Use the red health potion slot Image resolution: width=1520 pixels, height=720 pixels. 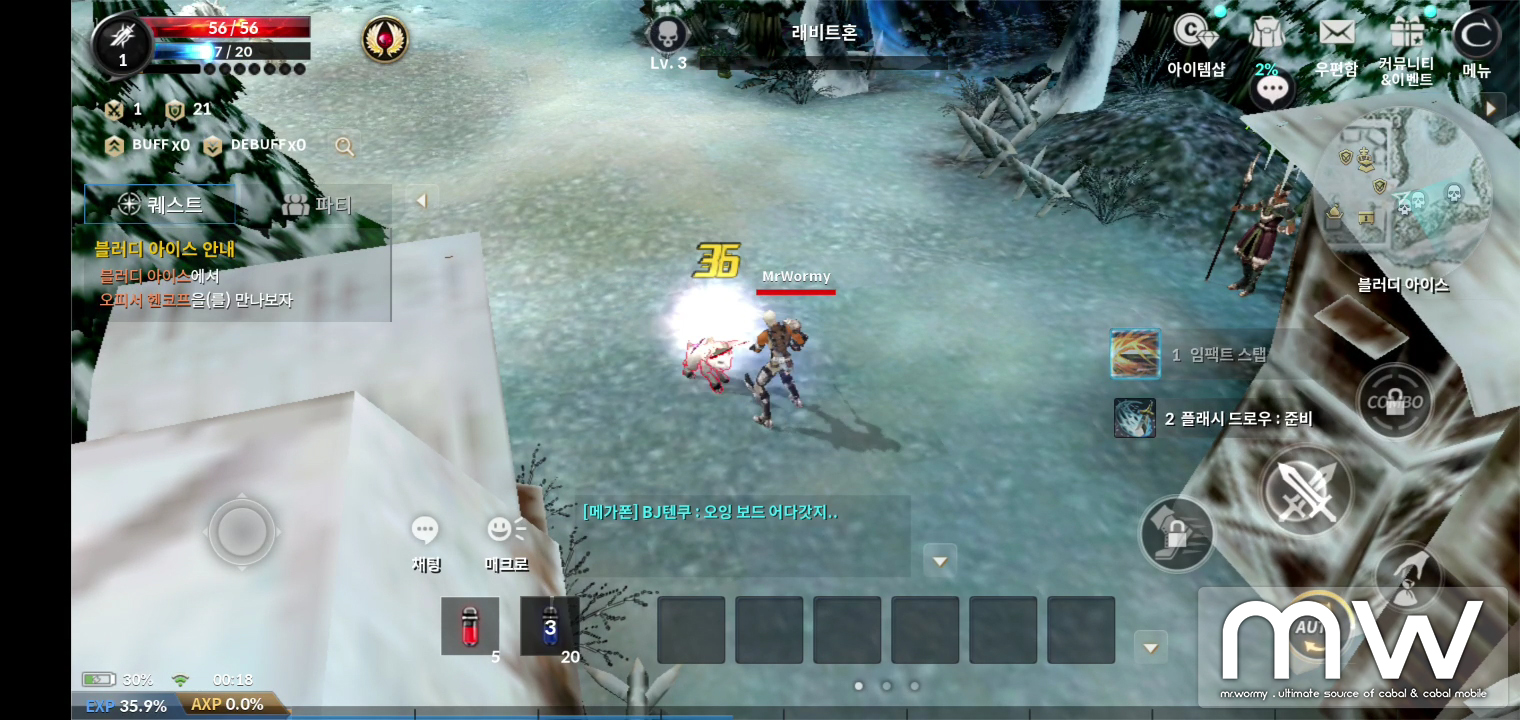(x=470, y=626)
